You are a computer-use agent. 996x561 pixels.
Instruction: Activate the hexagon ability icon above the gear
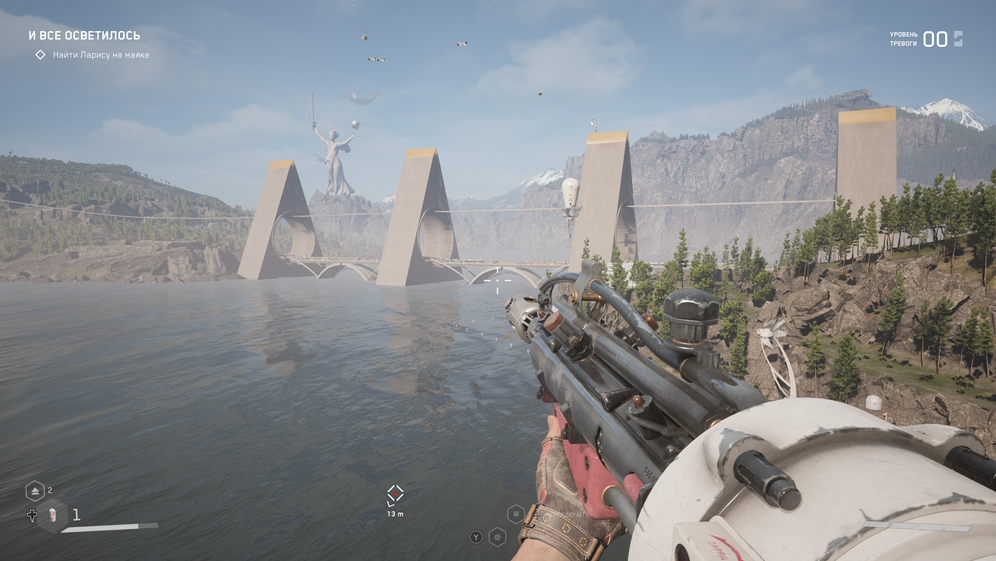click(x=516, y=514)
